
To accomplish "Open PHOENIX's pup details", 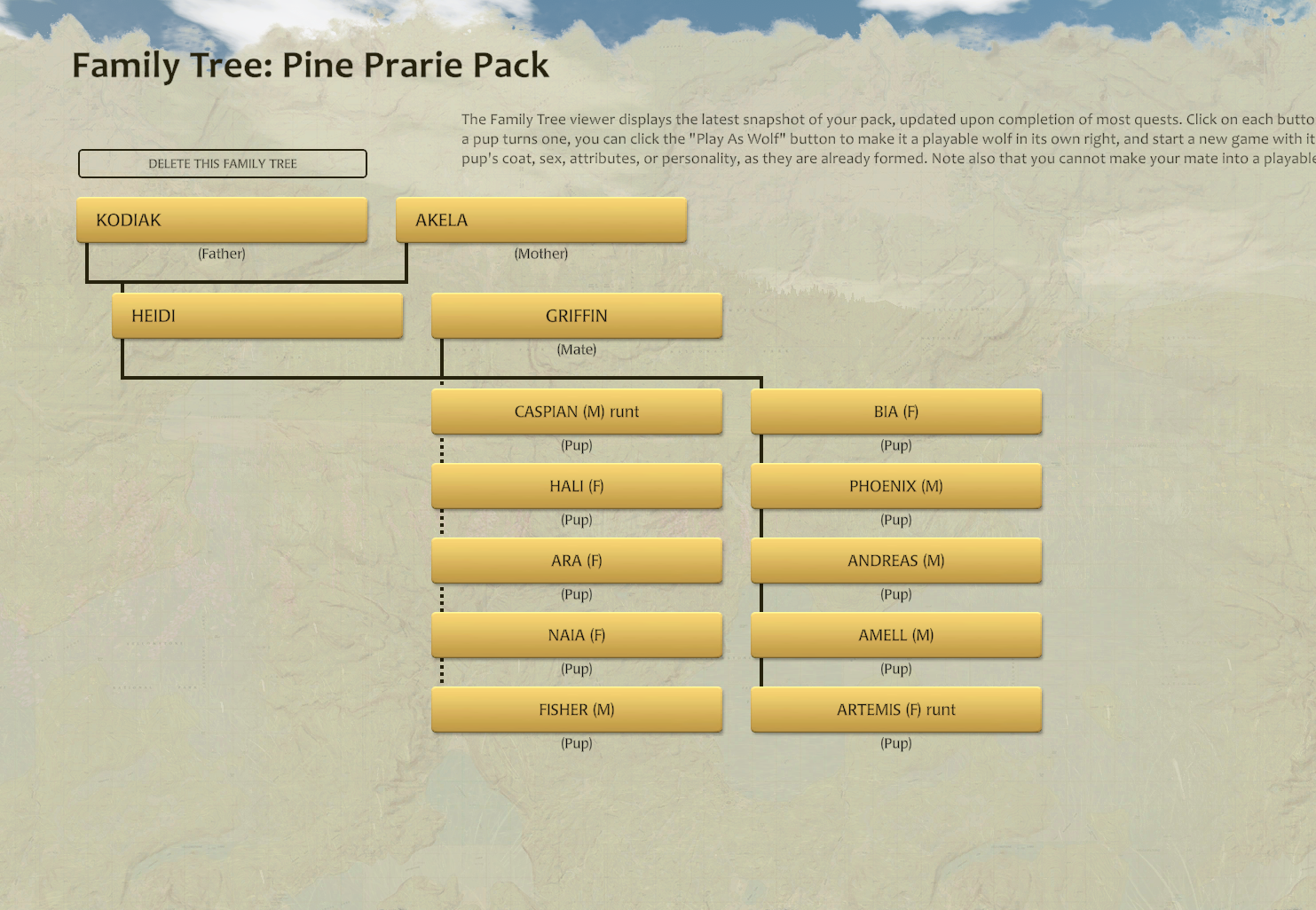I will (x=896, y=485).
